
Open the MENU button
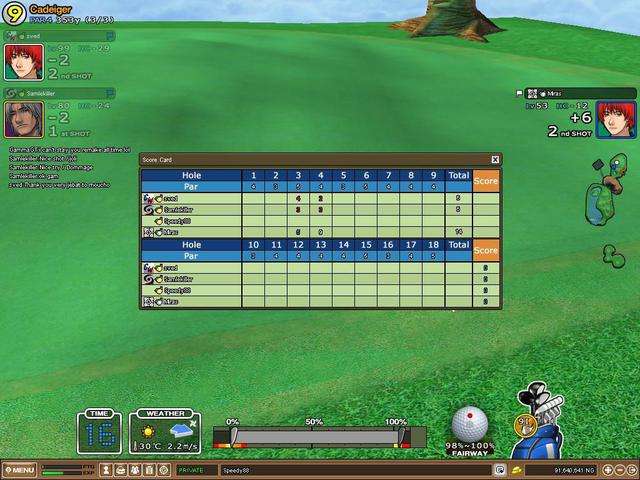tap(19, 469)
